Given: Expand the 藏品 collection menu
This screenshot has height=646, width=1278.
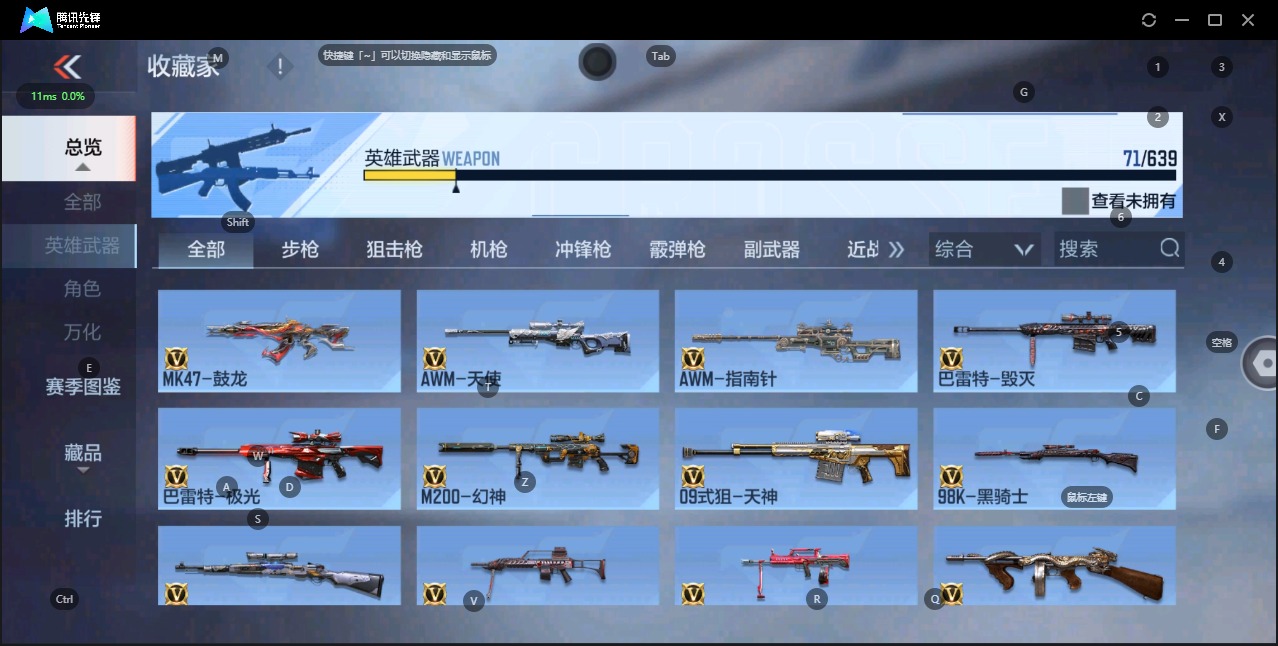Looking at the screenshot, I should click(x=83, y=454).
